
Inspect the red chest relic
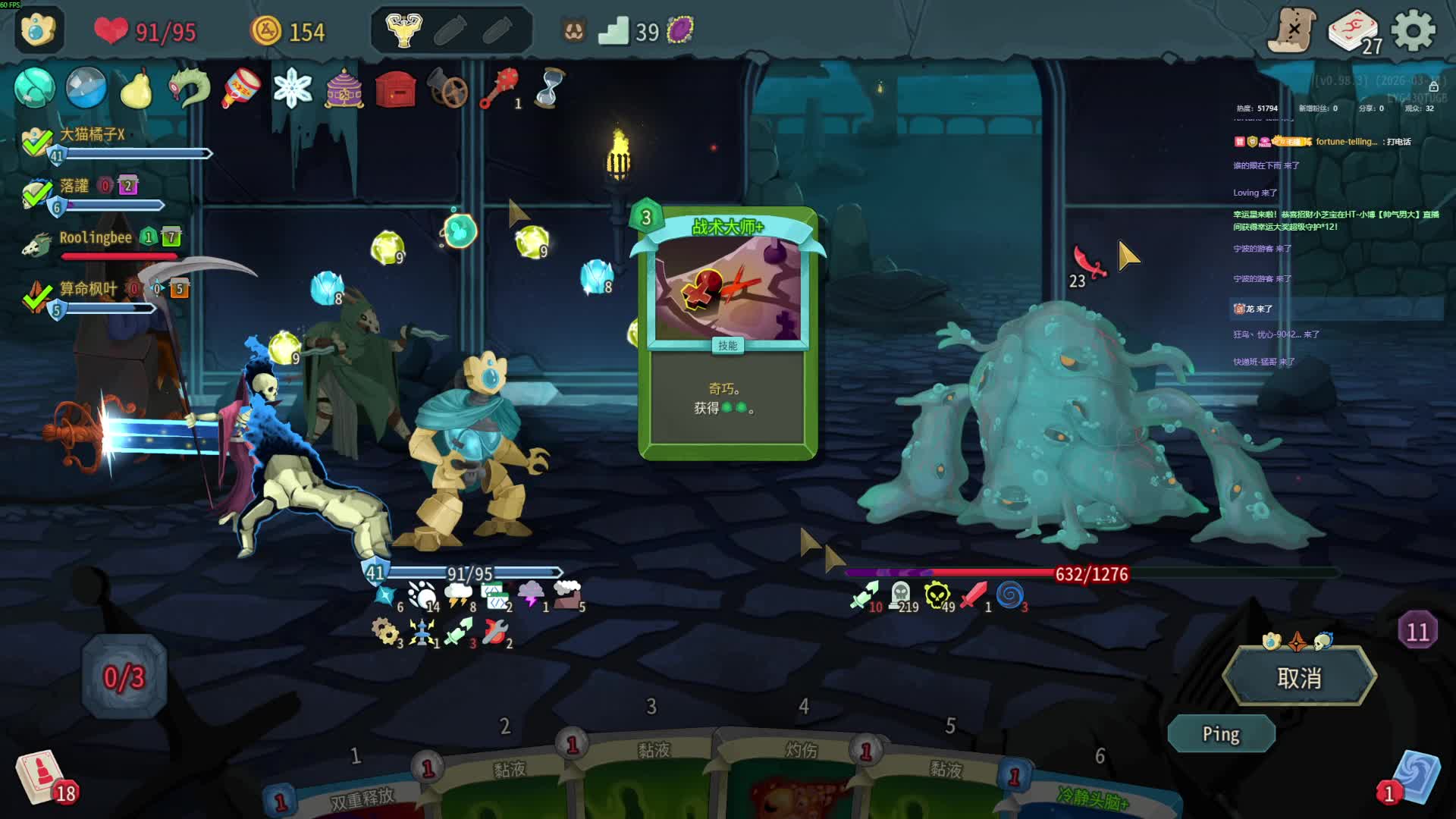click(x=395, y=90)
